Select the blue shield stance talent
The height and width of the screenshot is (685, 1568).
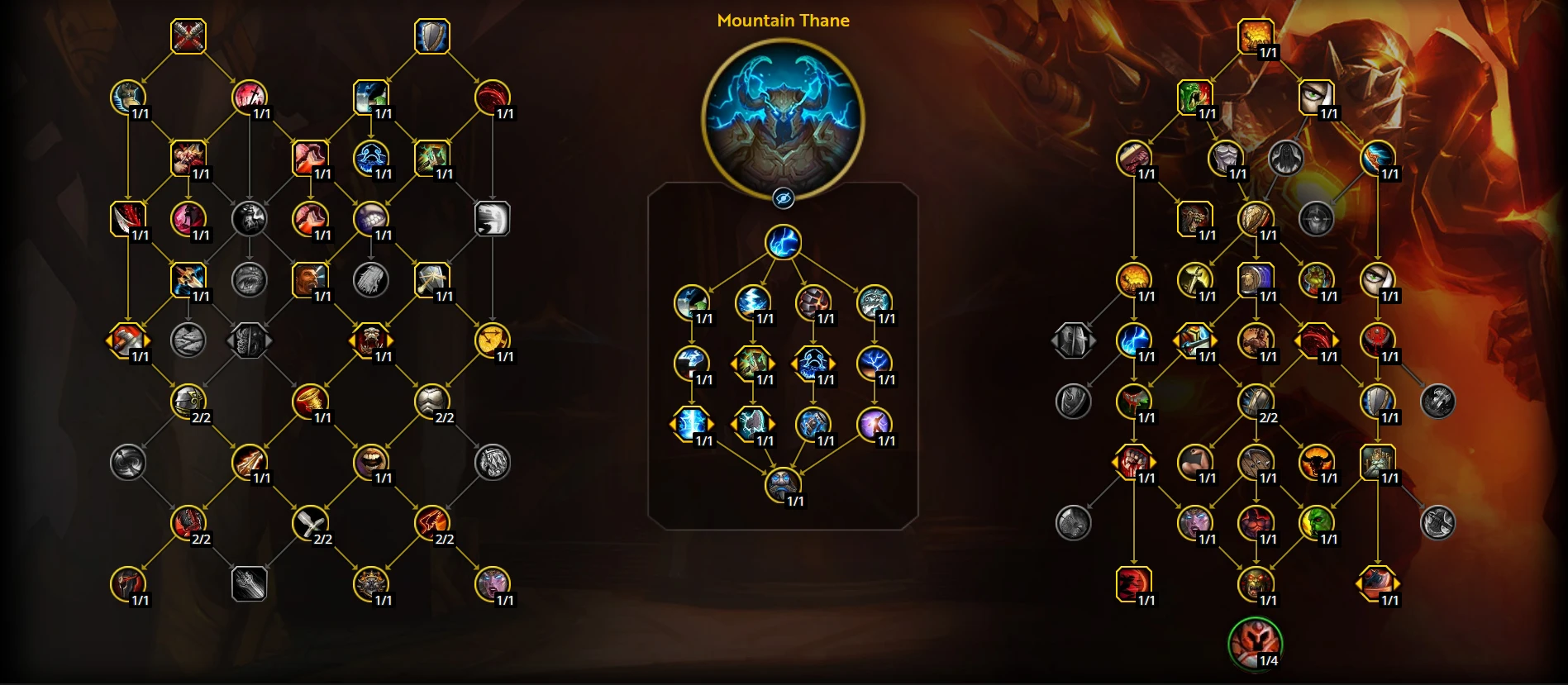click(431, 36)
